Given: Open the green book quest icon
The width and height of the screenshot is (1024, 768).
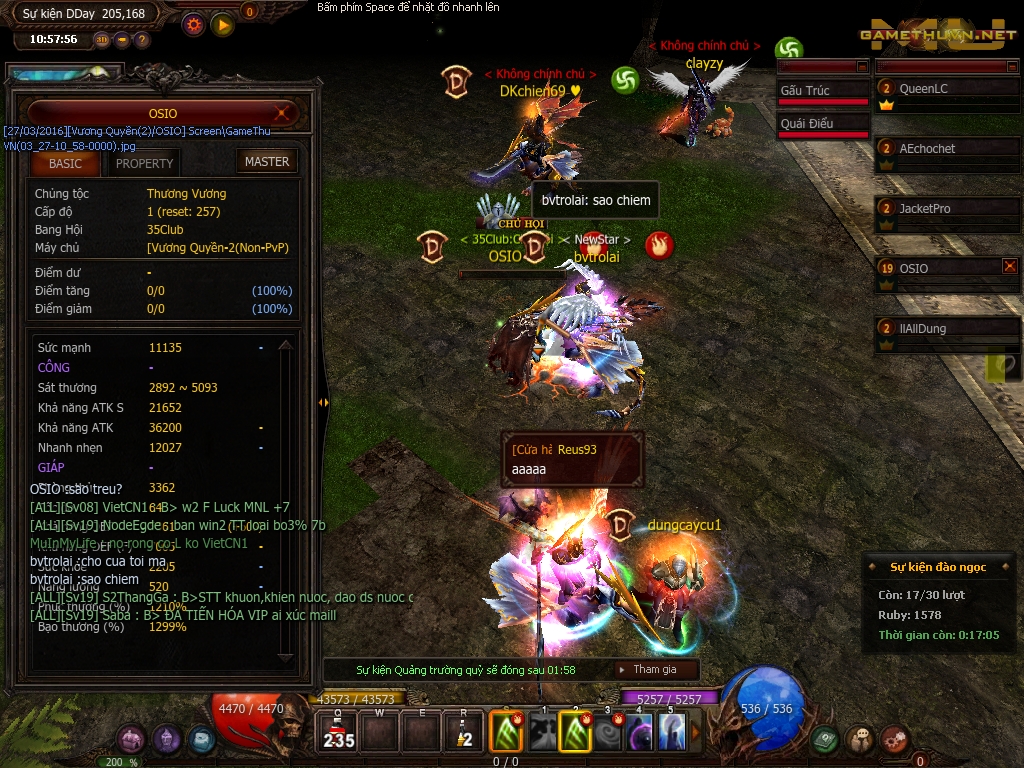Looking at the screenshot, I should 824,739.
